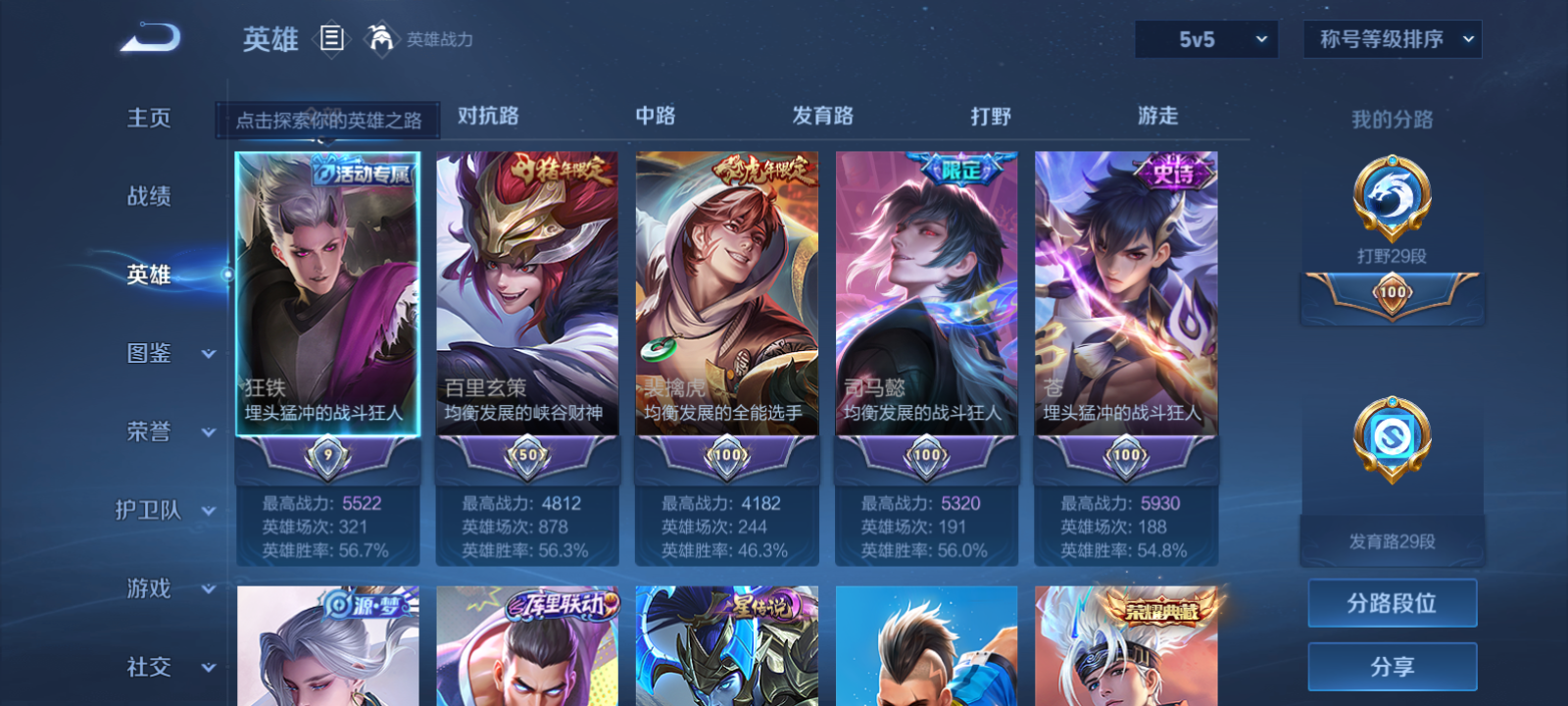Open the jungle rank dragon emblem under 我的分路

click(x=1393, y=196)
